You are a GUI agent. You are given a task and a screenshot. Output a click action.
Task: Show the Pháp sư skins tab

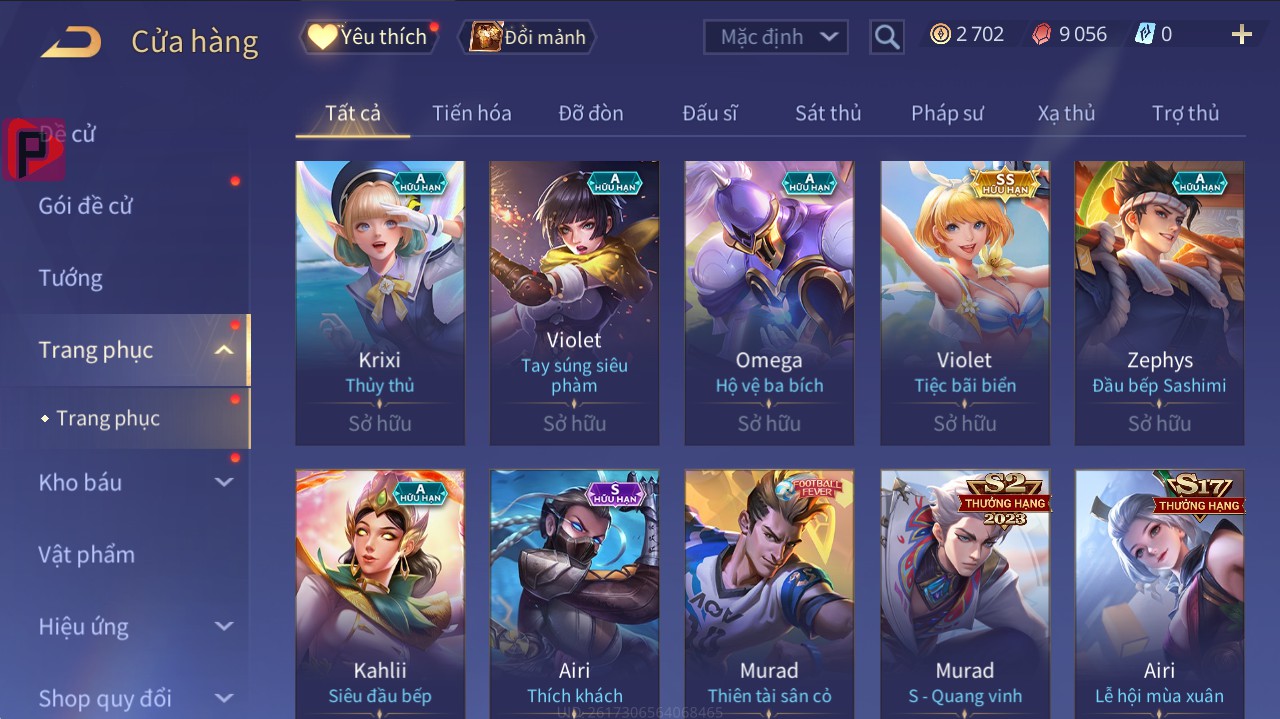point(947,113)
